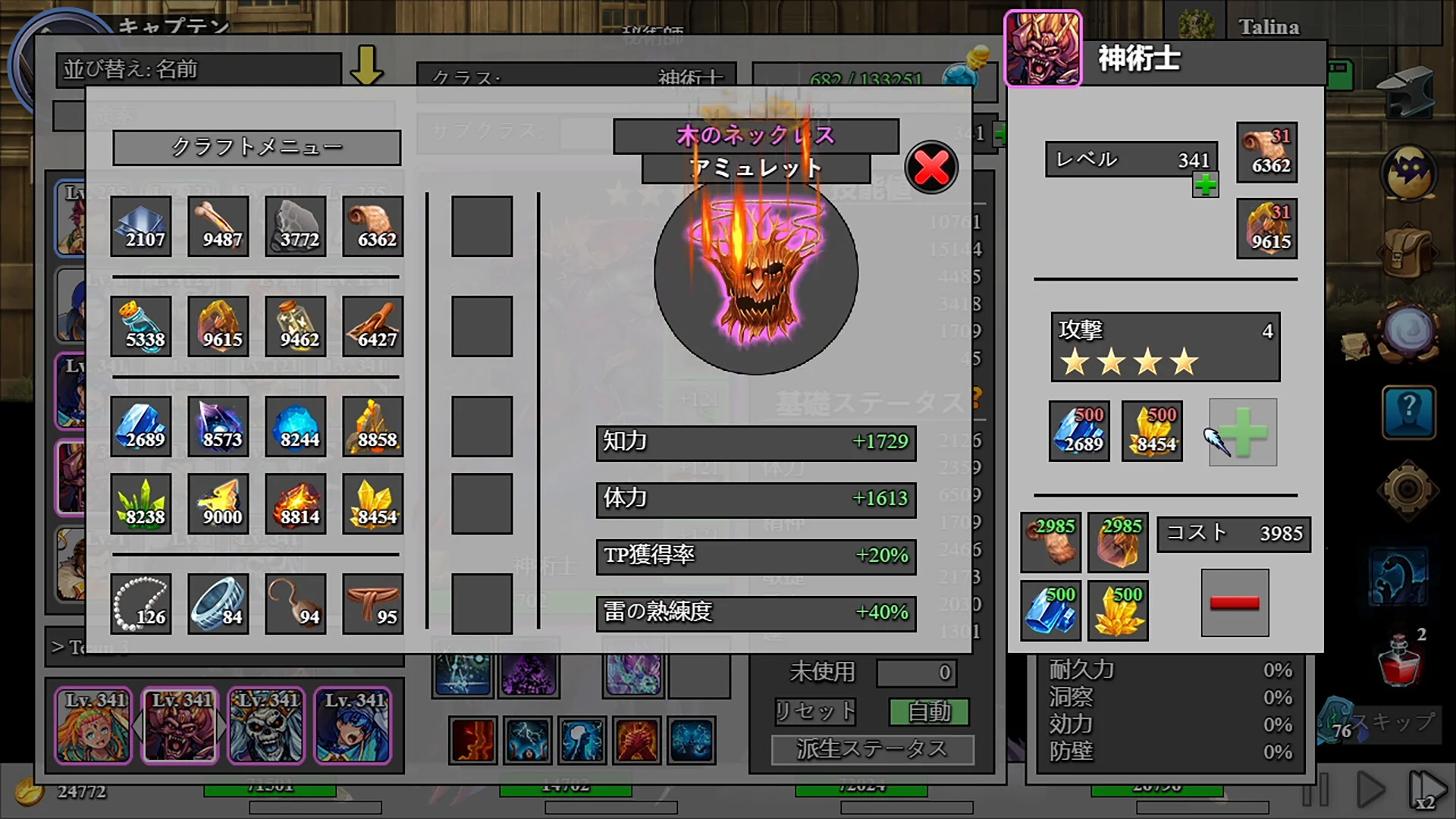Screen dimensions: 1456x819
Task: Select the bone material slot with 9487
Action: tap(218, 226)
